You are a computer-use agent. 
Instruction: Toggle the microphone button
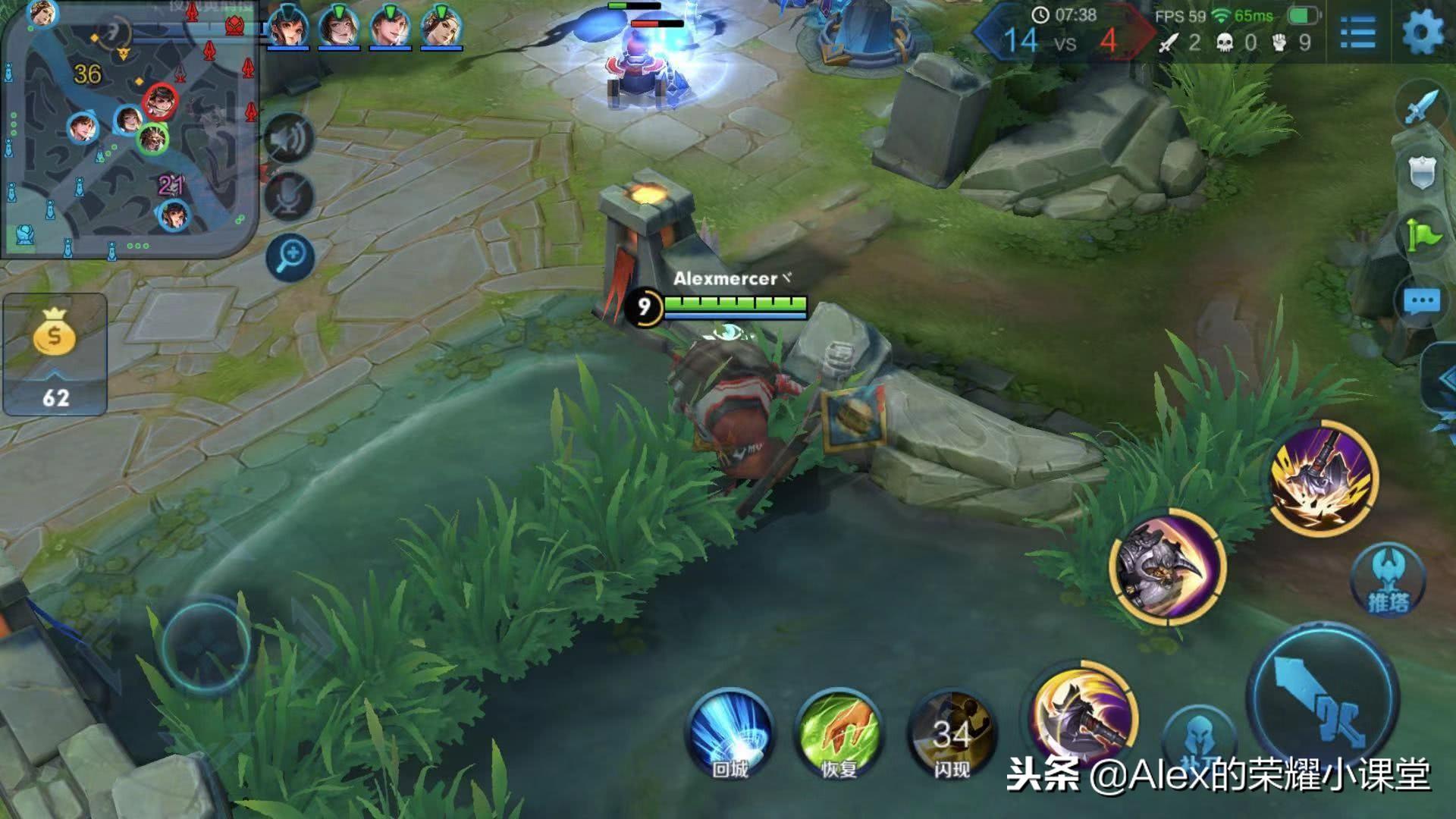289,196
